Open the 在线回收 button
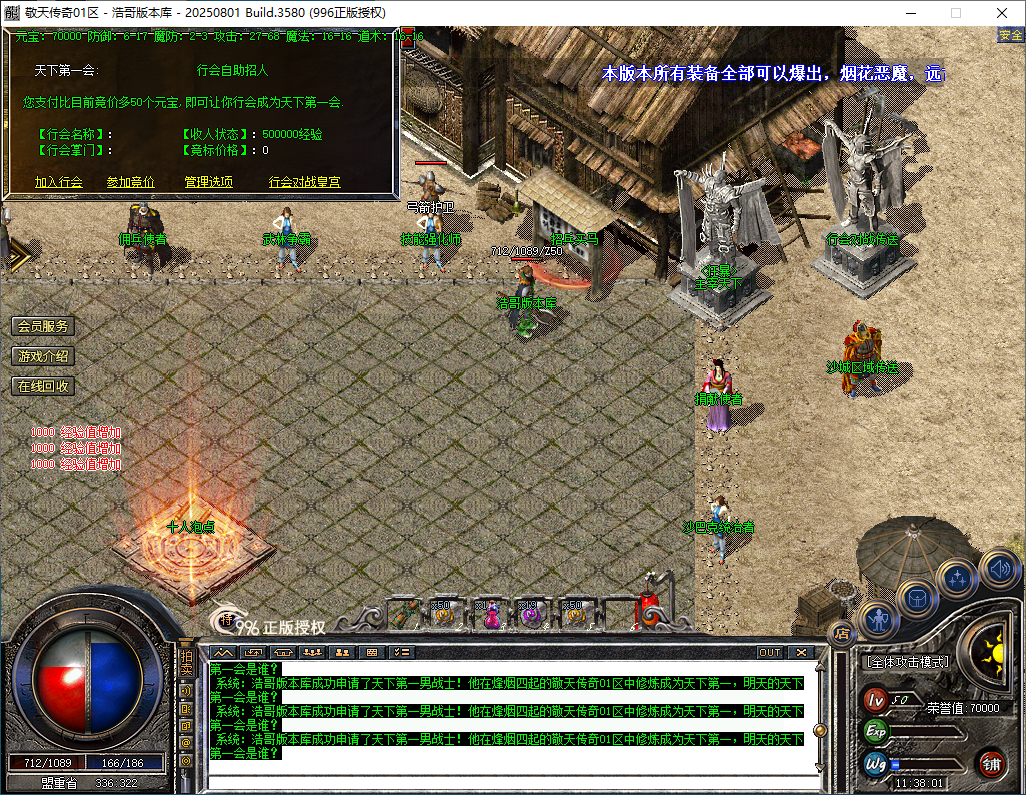This screenshot has height=795, width=1026. click(43, 386)
